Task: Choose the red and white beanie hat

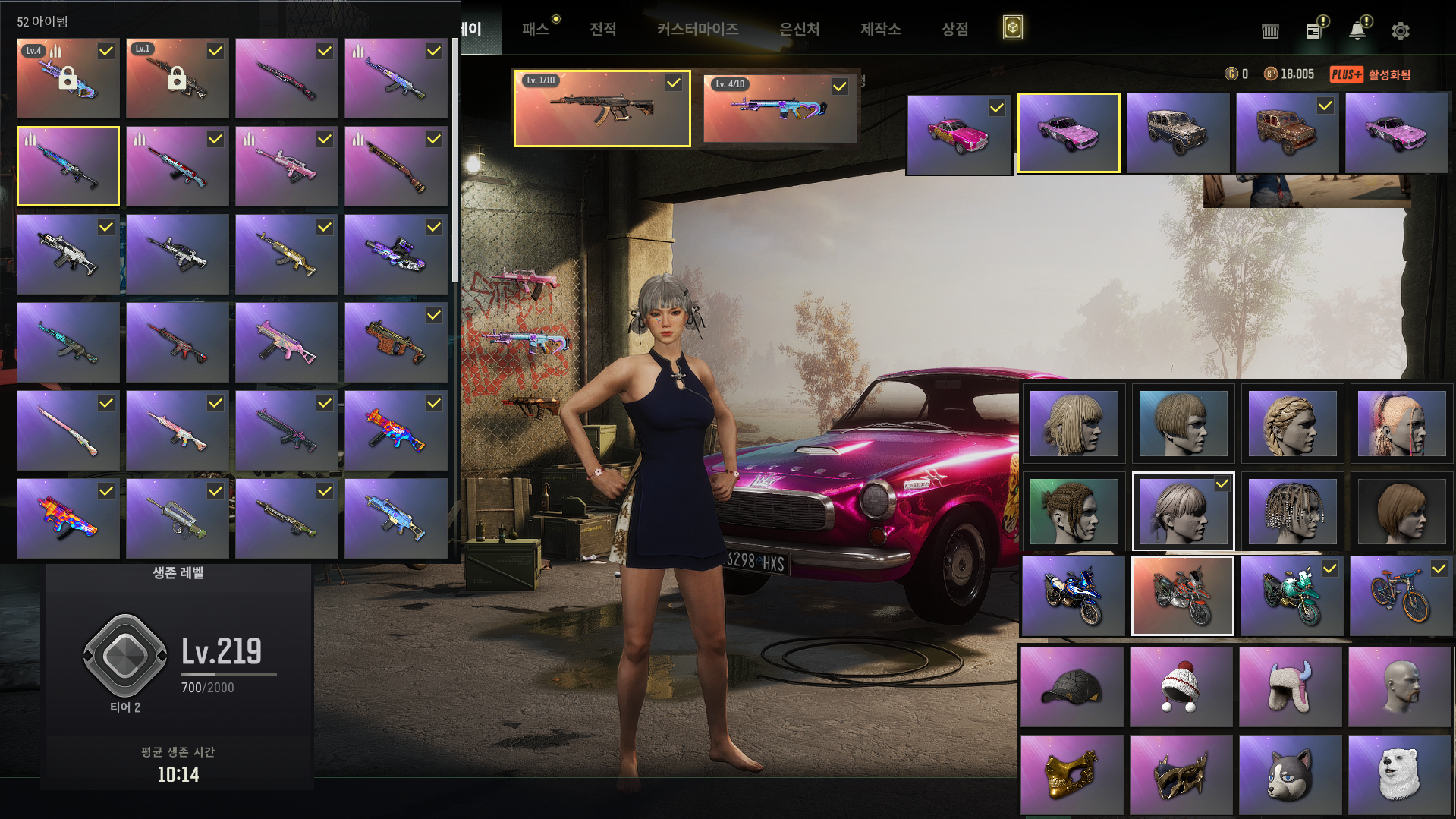Action: coord(1181,686)
